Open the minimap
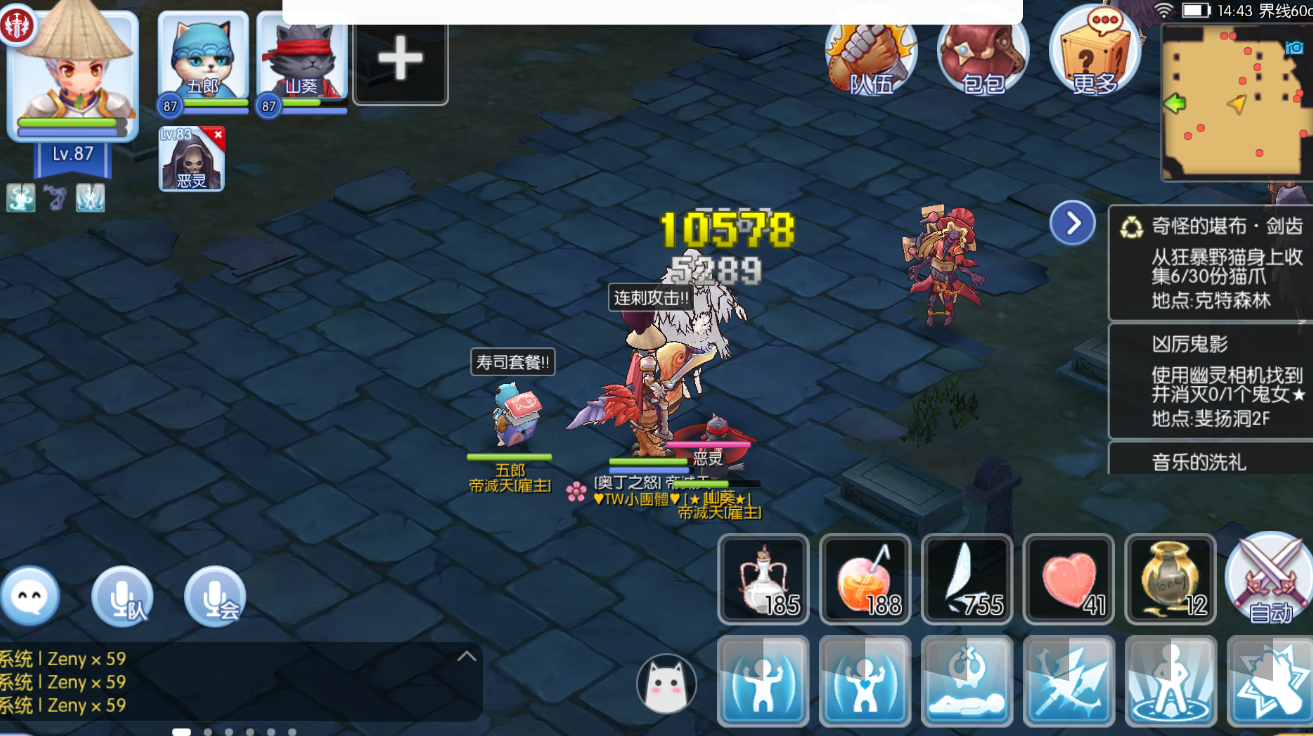The image size is (1313, 736). click(1234, 102)
